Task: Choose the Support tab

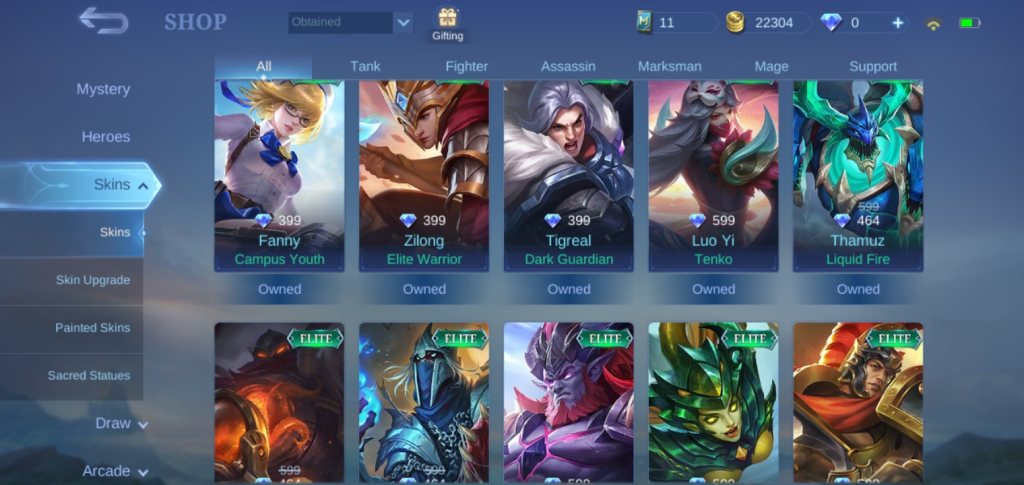Action: [873, 67]
